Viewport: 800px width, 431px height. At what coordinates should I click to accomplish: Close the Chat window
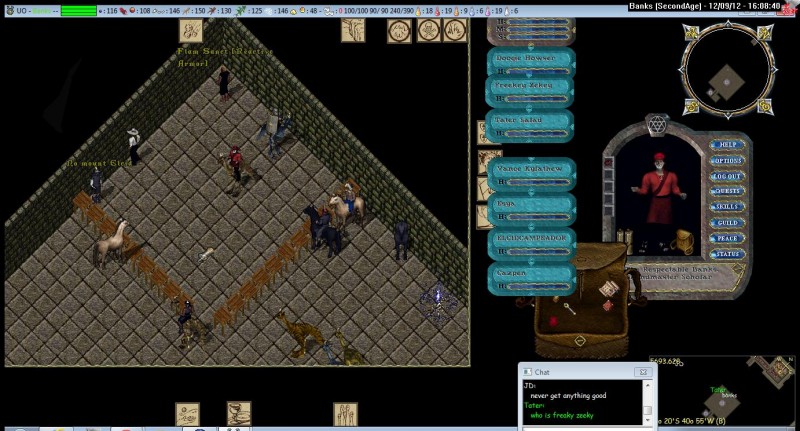643,372
